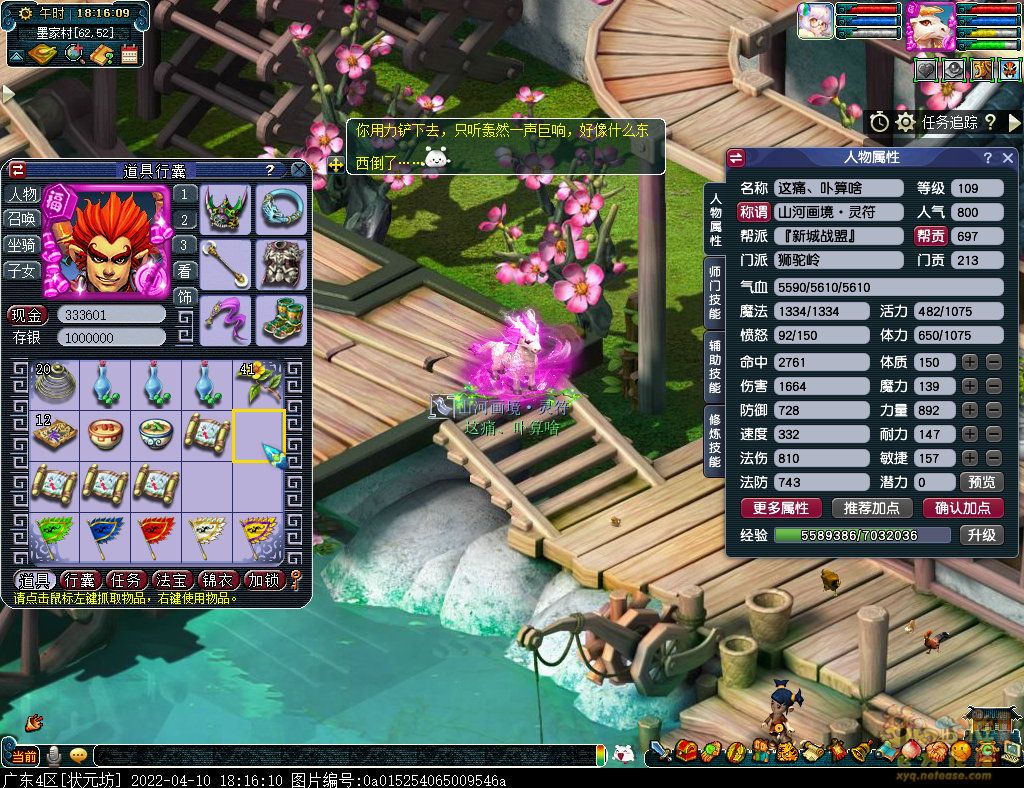This screenshot has height=788, width=1024.
Task: Preview stats with the 预览 button
Action: [985, 482]
